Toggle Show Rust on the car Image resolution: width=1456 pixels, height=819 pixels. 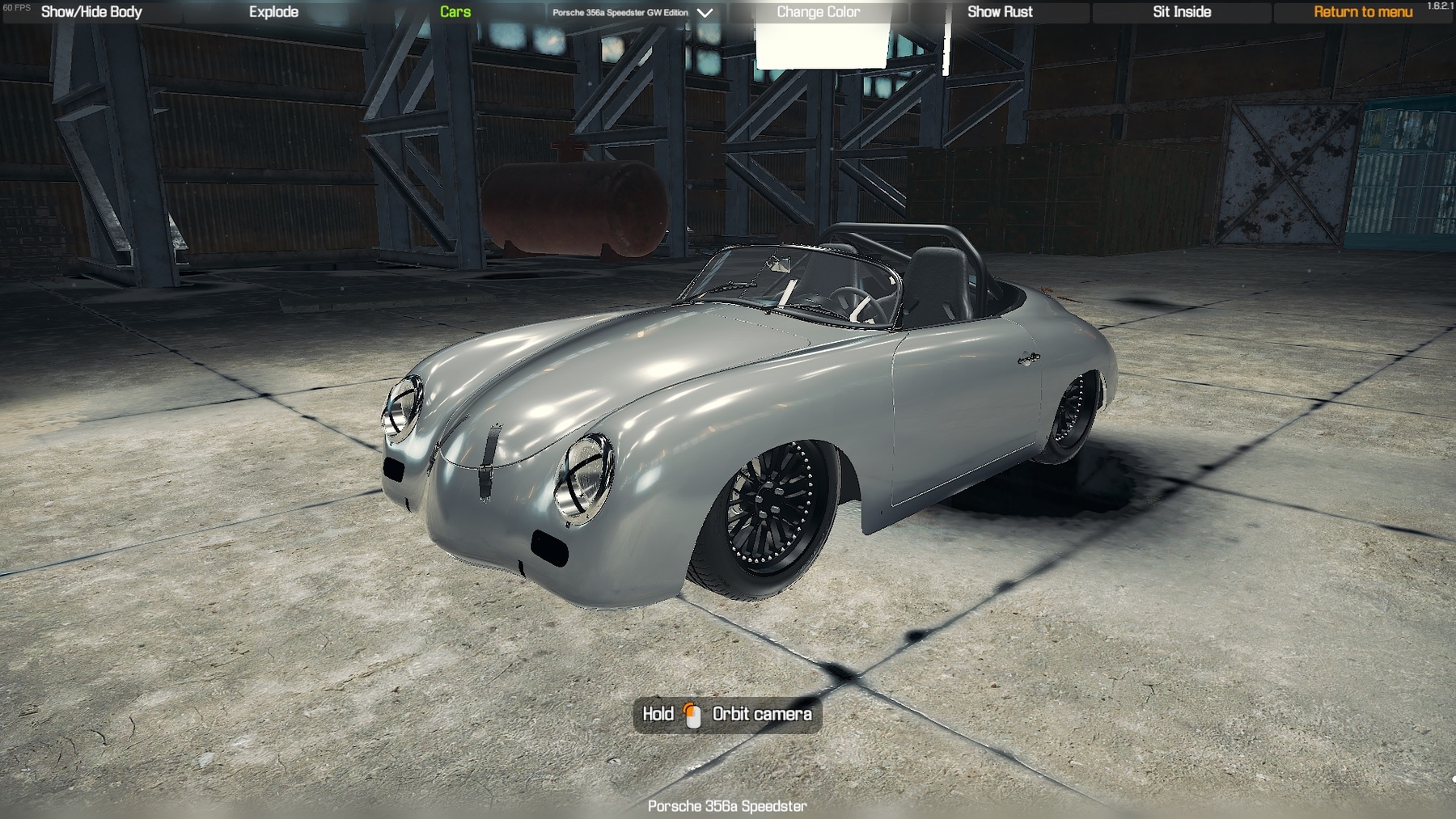point(1000,12)
